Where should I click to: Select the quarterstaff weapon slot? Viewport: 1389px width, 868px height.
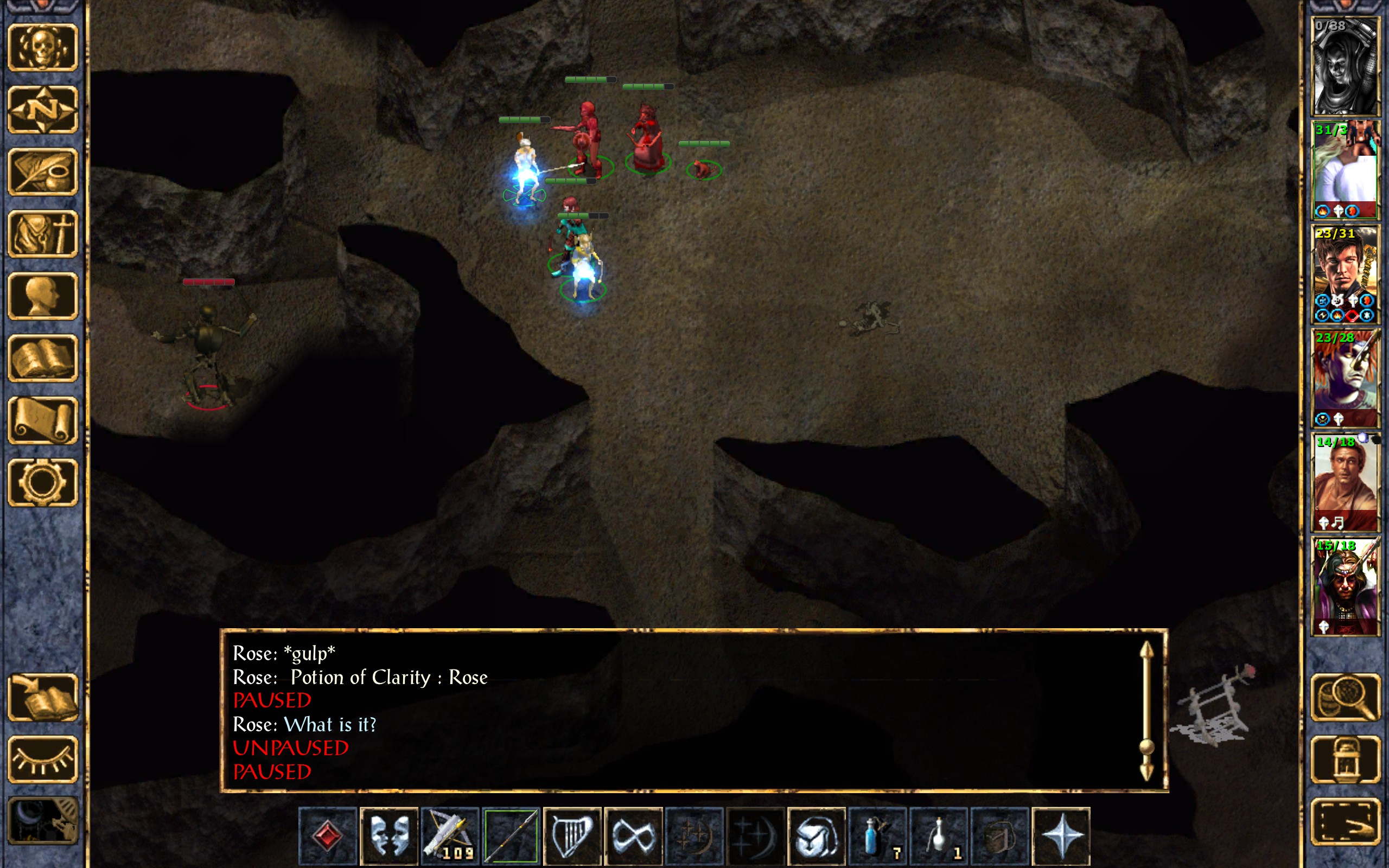pos(511,836)
